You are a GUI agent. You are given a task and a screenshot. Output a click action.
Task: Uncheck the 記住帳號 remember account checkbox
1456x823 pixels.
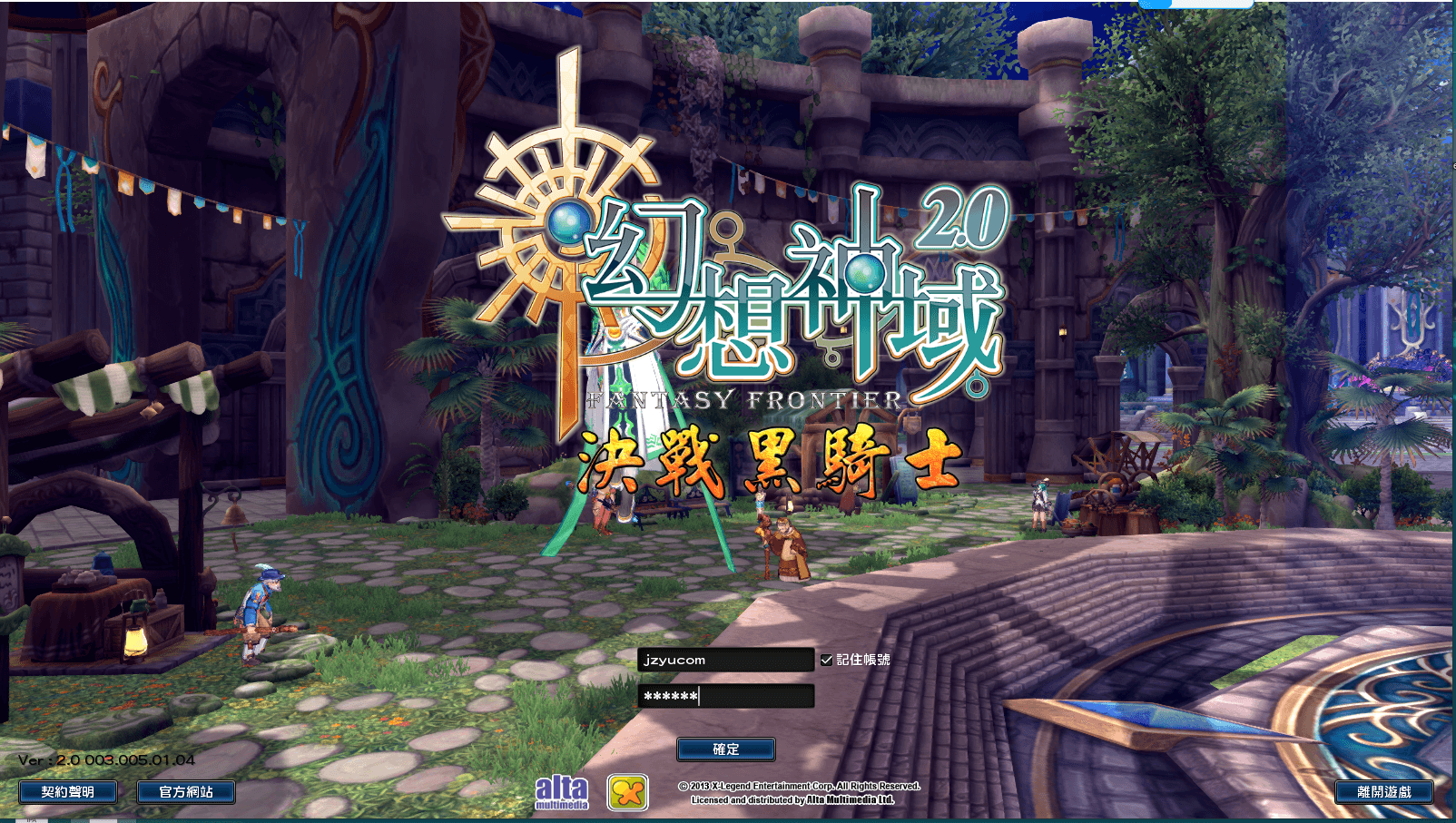click(x=828, y=661)
